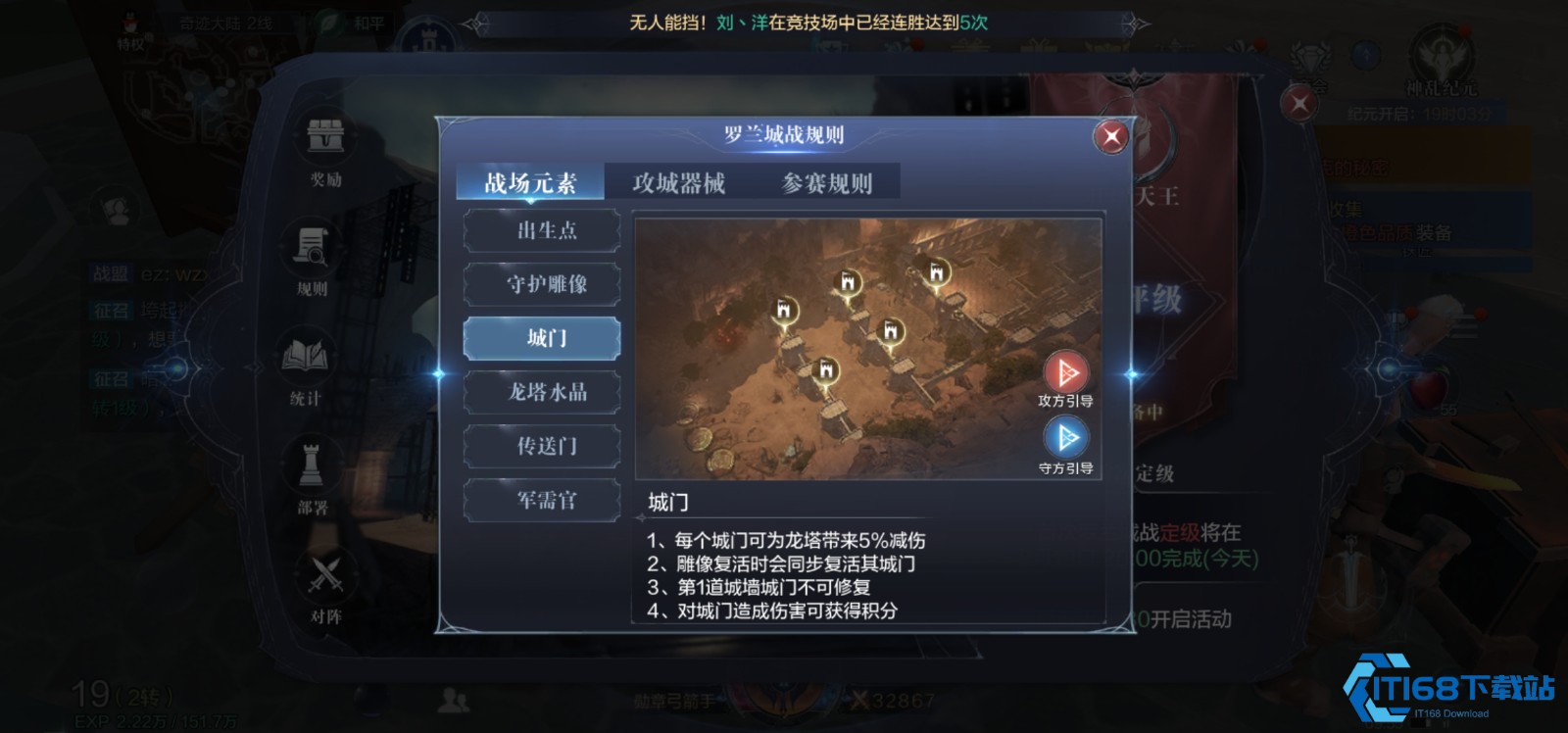Open the 公会 guild diamond icon
The height and width of the screenshot is (733, 1568).
pyautogui.click(x=1309, y=56)
